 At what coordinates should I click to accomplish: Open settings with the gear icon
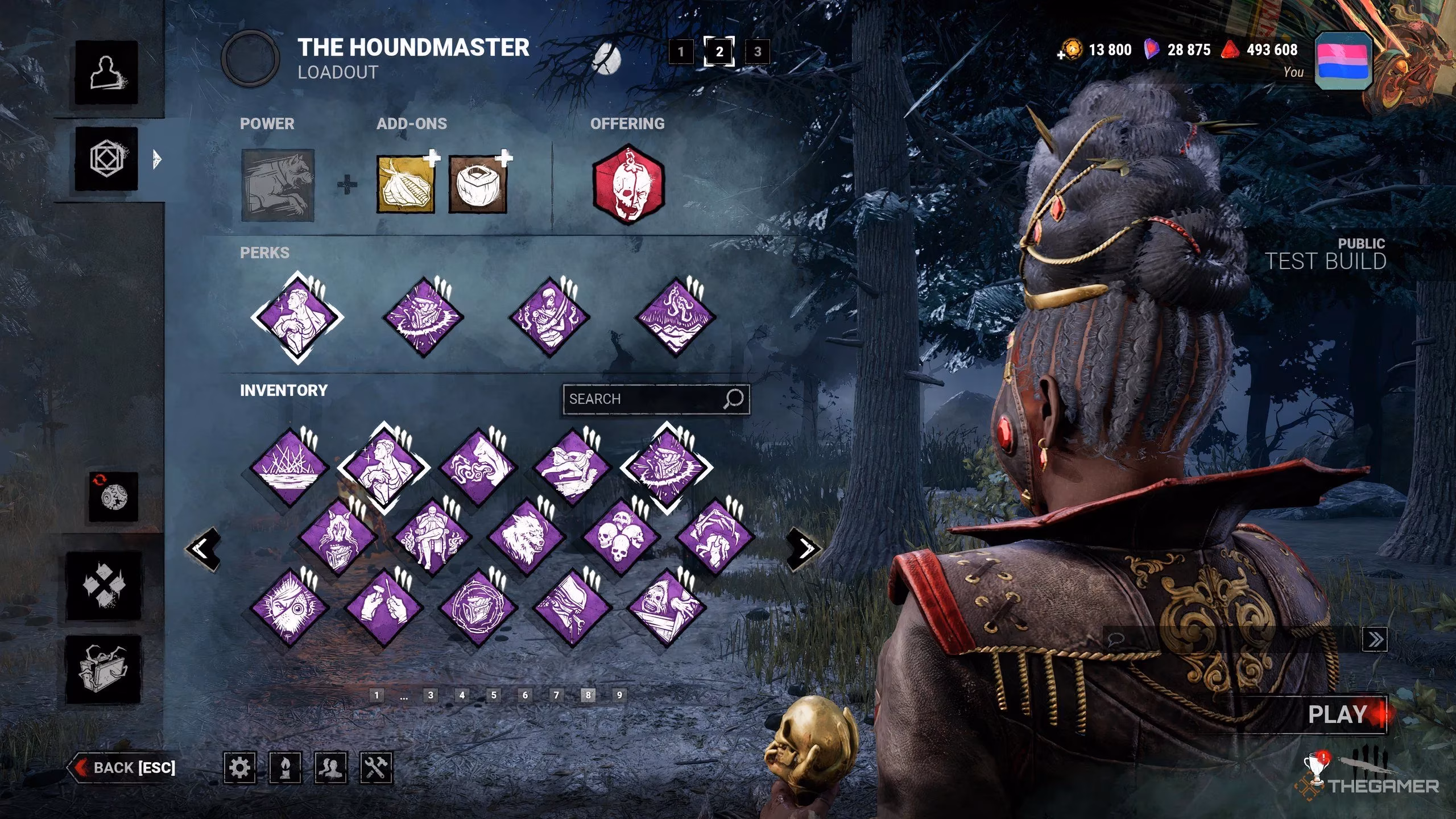(239, 768)
